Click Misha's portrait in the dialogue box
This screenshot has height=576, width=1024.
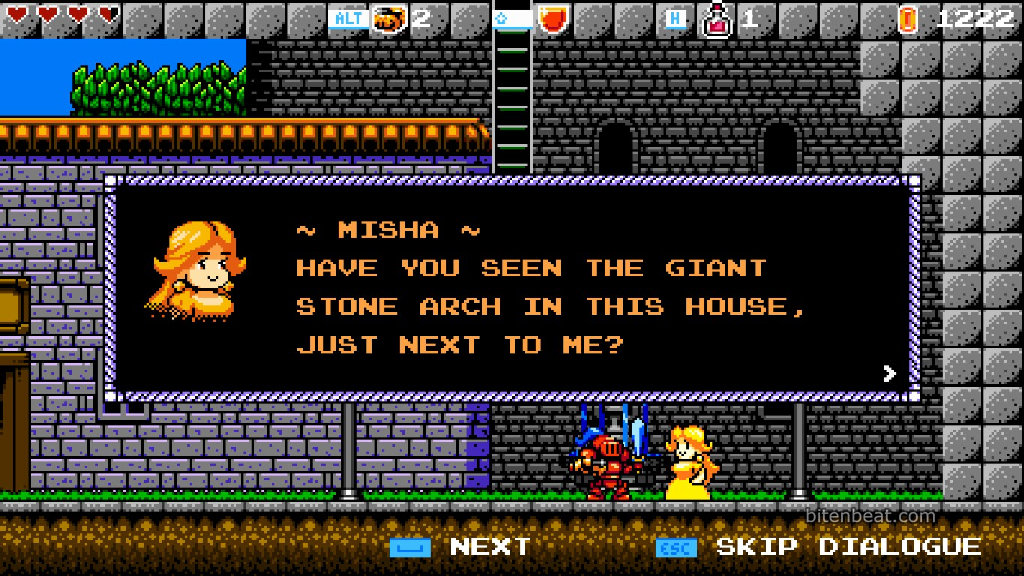194,270
